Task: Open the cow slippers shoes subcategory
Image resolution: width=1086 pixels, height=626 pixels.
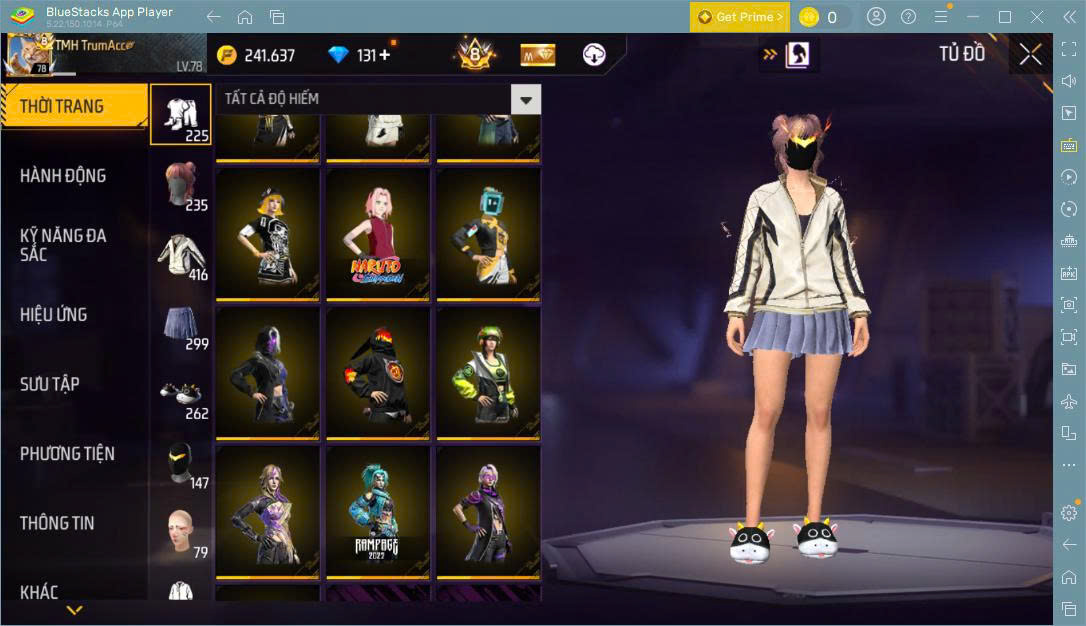Action: coord(181,394)
